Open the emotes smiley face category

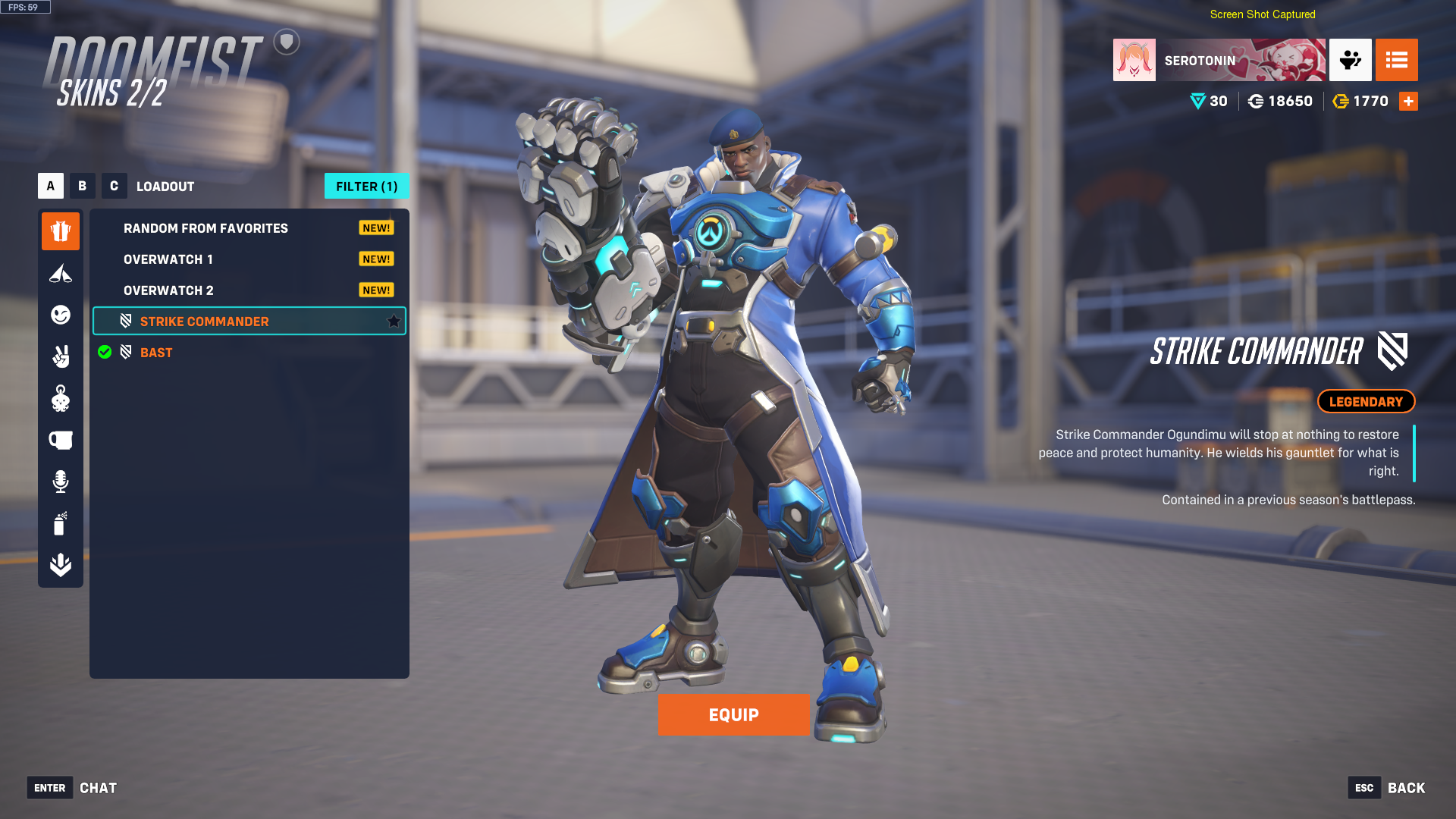(61, 315)
